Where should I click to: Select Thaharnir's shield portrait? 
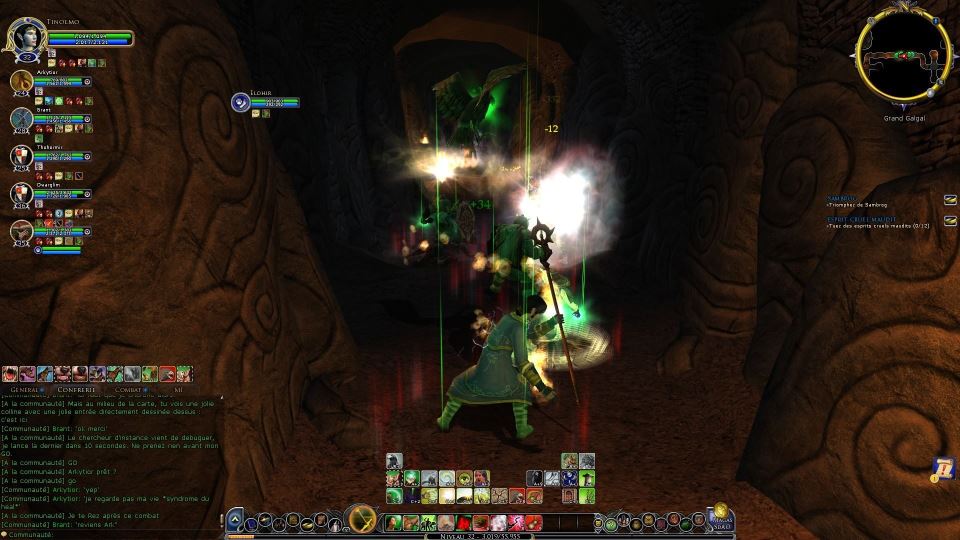pyautogui.click(x=22, y=156)
